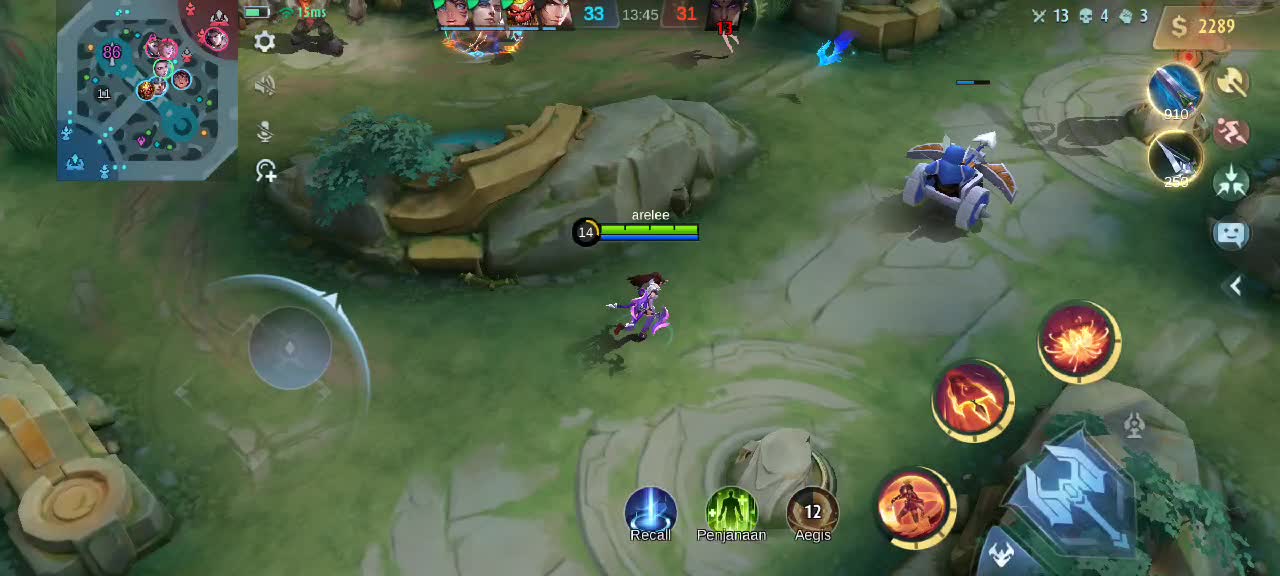Screen dimensions: 1280x576
Task: Toggle the microphone voice chat icon
Action: pos(265,131)
